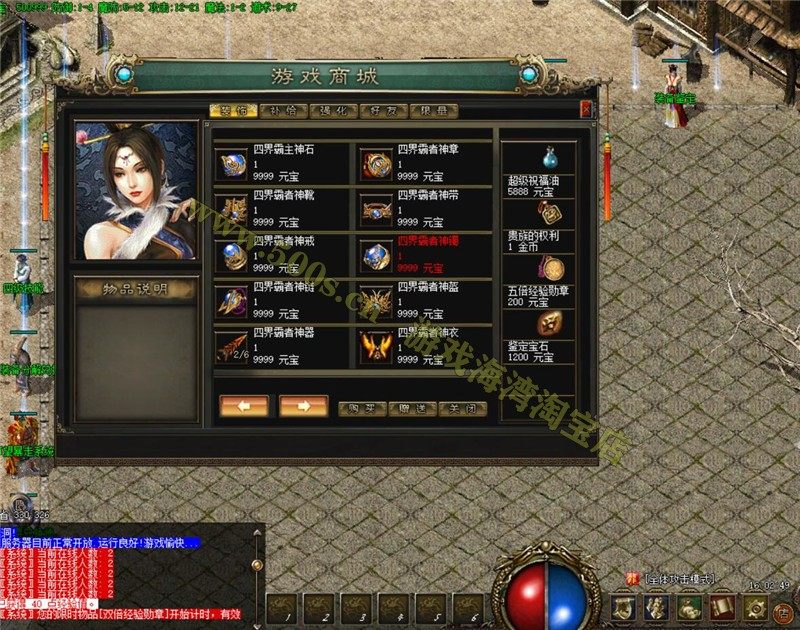The width and height of the screenshot is (800, 630).
Task: Select the 四界霸者神器 weapon item
Action: click(x=231, y=345)
